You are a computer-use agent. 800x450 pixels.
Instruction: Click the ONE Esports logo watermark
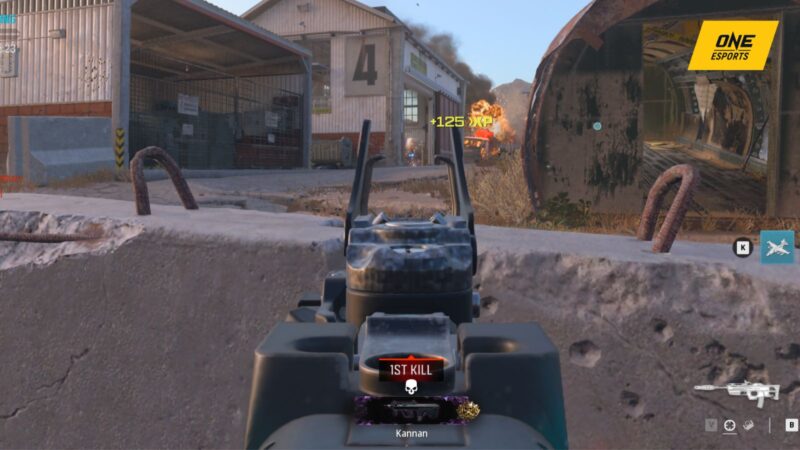732,45
